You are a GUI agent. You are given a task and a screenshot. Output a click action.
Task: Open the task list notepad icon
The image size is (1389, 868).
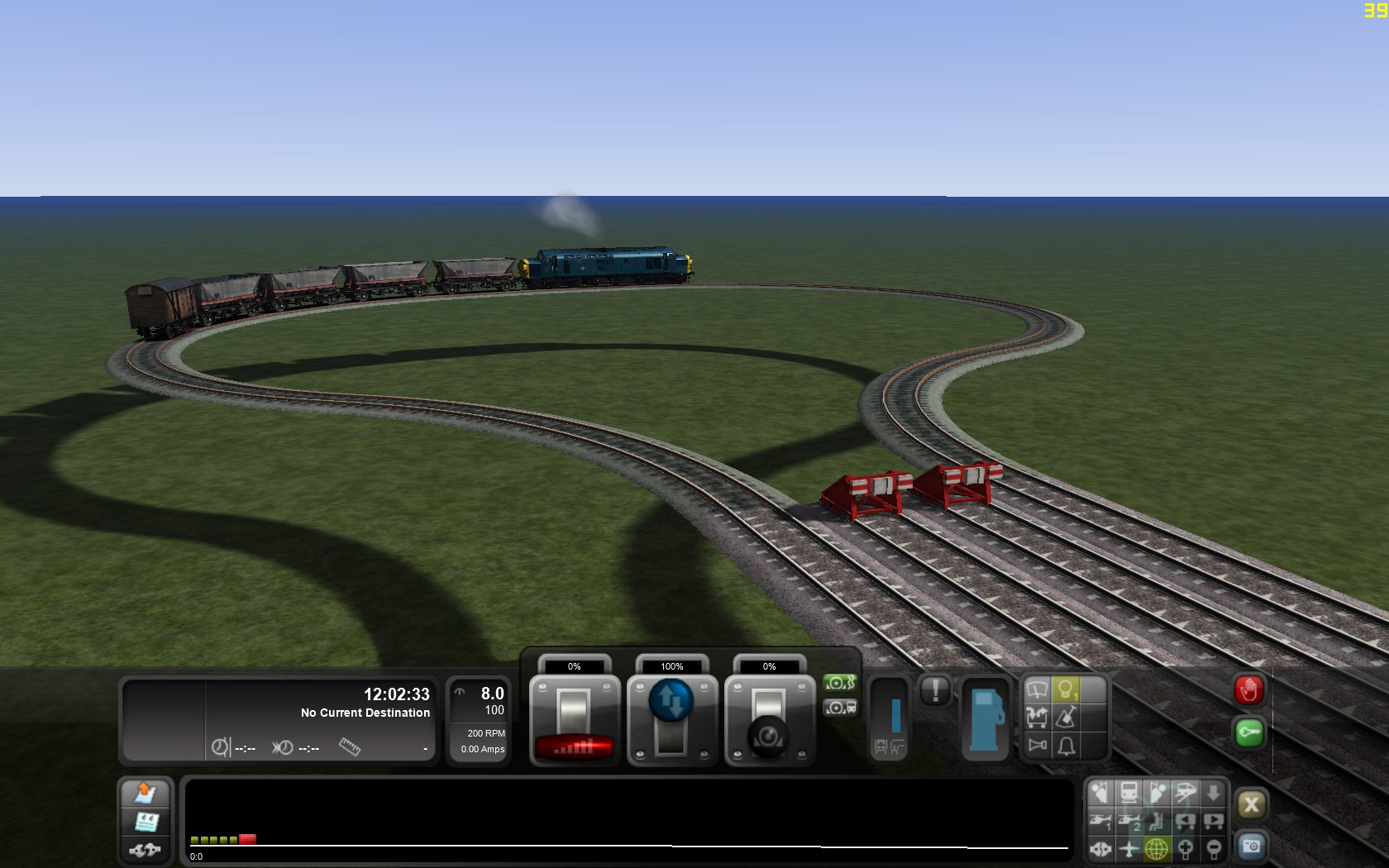coord(146,822)
